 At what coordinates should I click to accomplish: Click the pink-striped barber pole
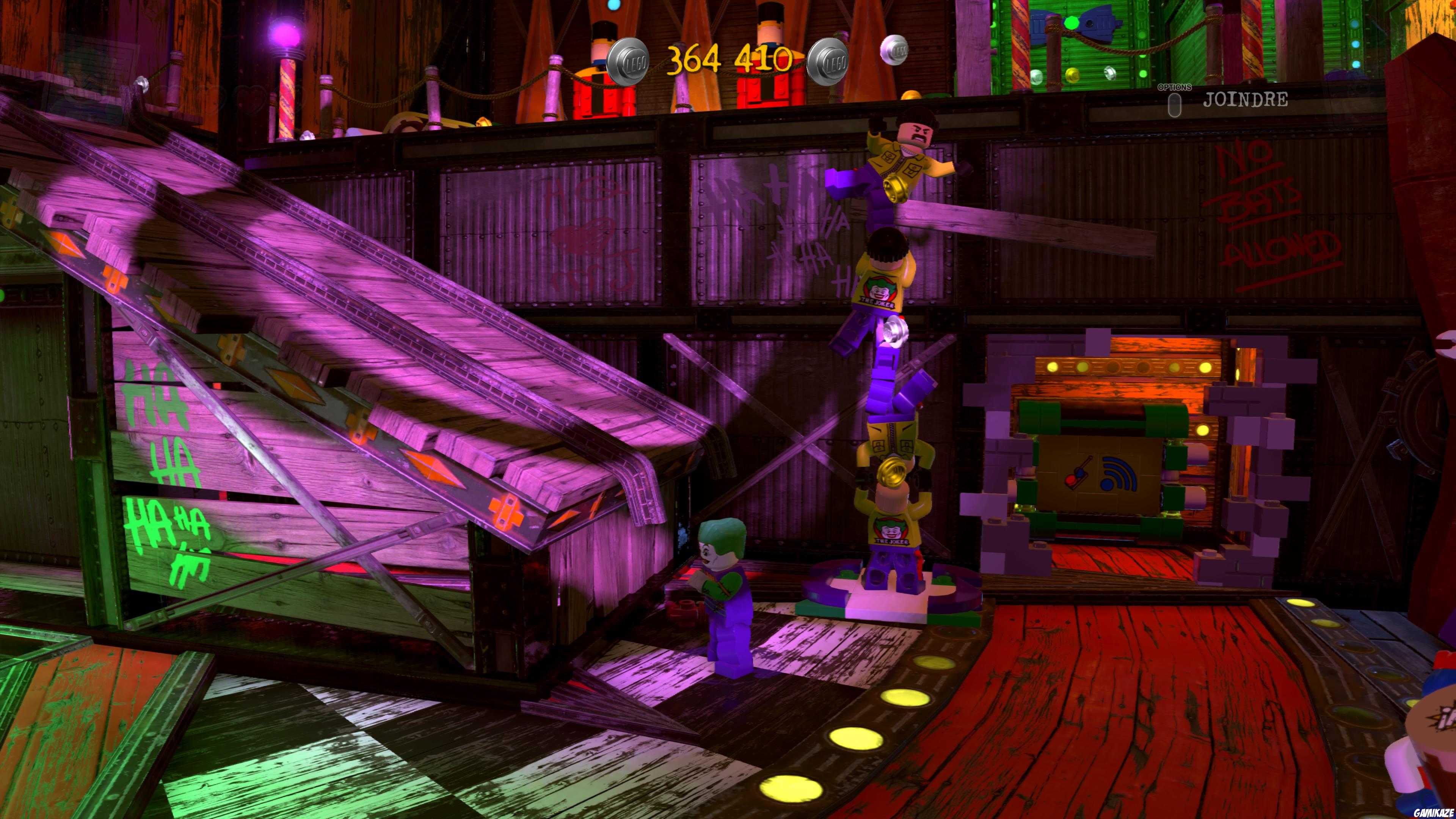click(x=287, y=95)
